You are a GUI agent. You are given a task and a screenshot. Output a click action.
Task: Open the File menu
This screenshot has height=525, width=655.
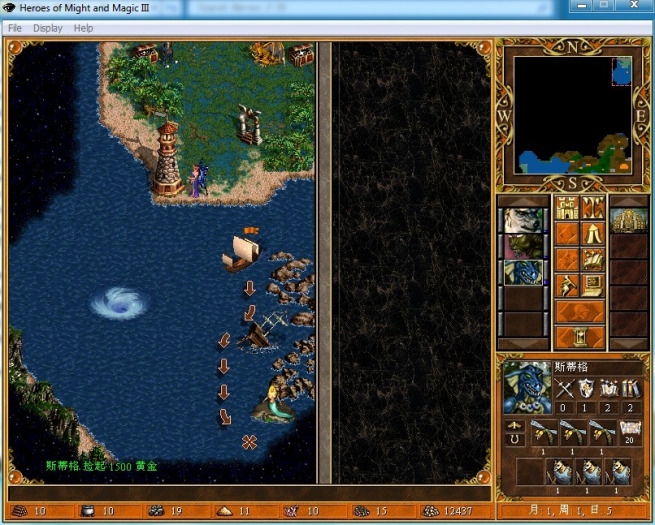tap(15, 28)
